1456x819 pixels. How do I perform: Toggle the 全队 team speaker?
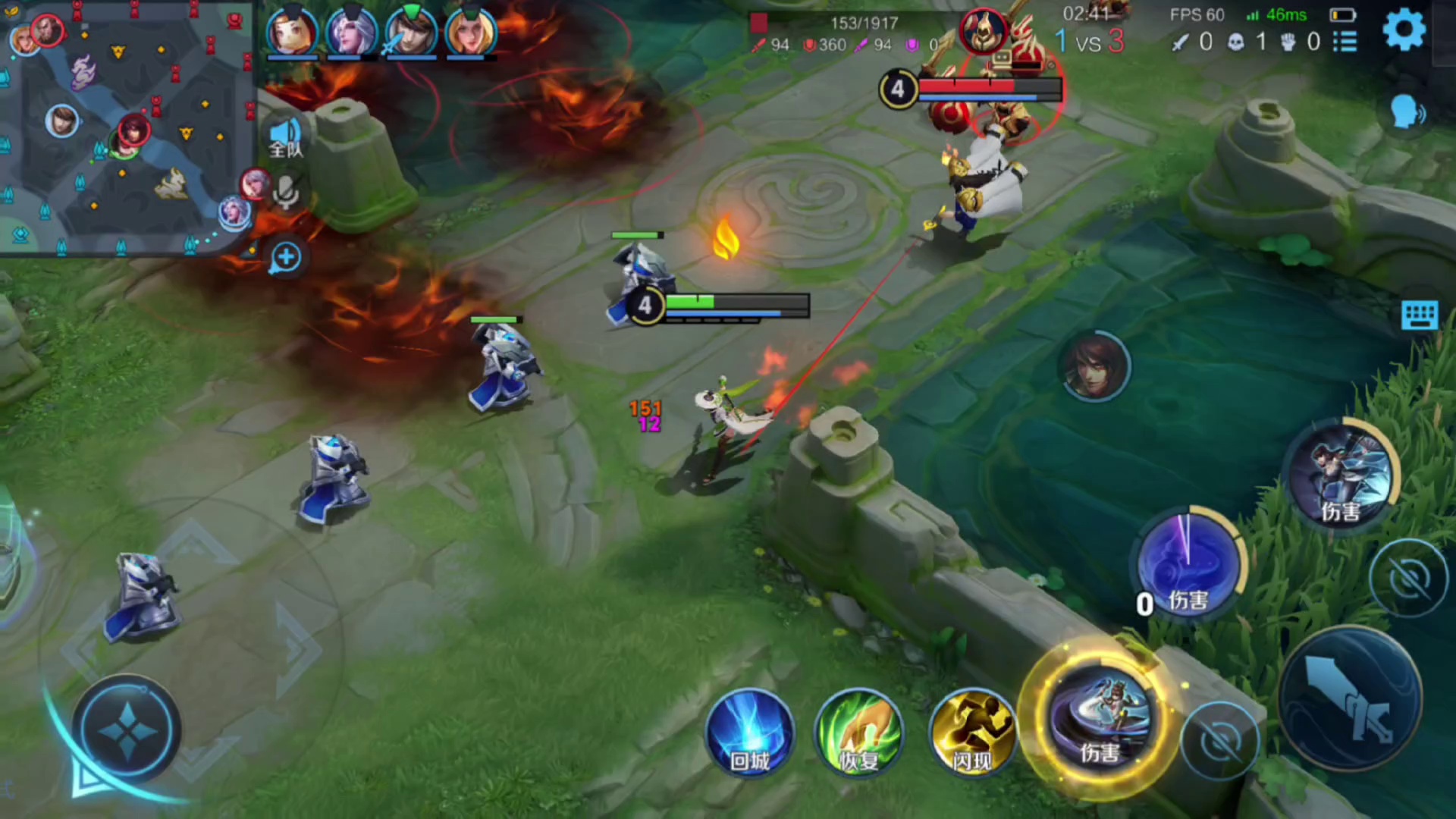pyautogui.click(x=285, y=136)
